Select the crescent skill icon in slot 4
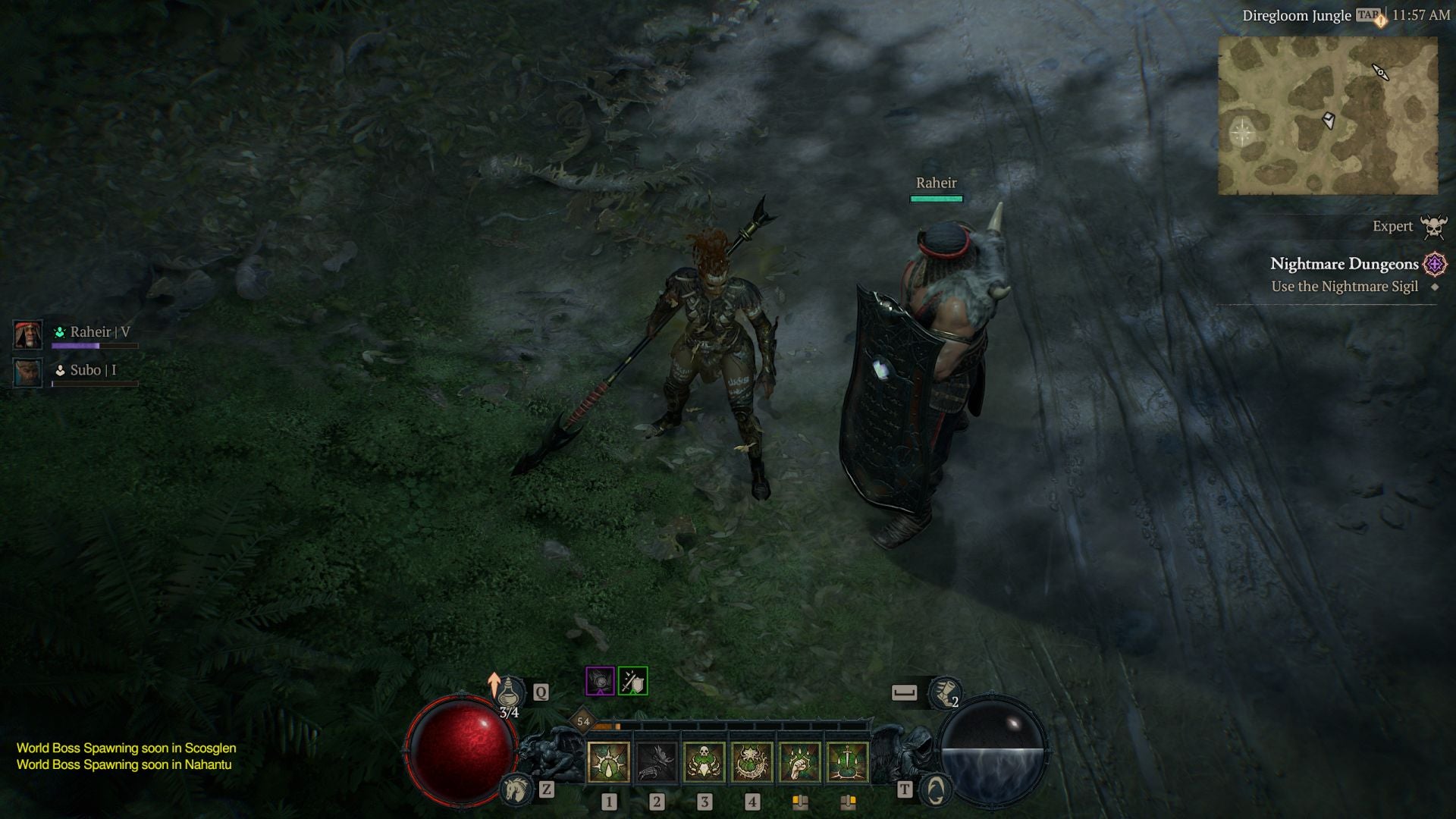The image size is (1456, 819). (752, 762)
